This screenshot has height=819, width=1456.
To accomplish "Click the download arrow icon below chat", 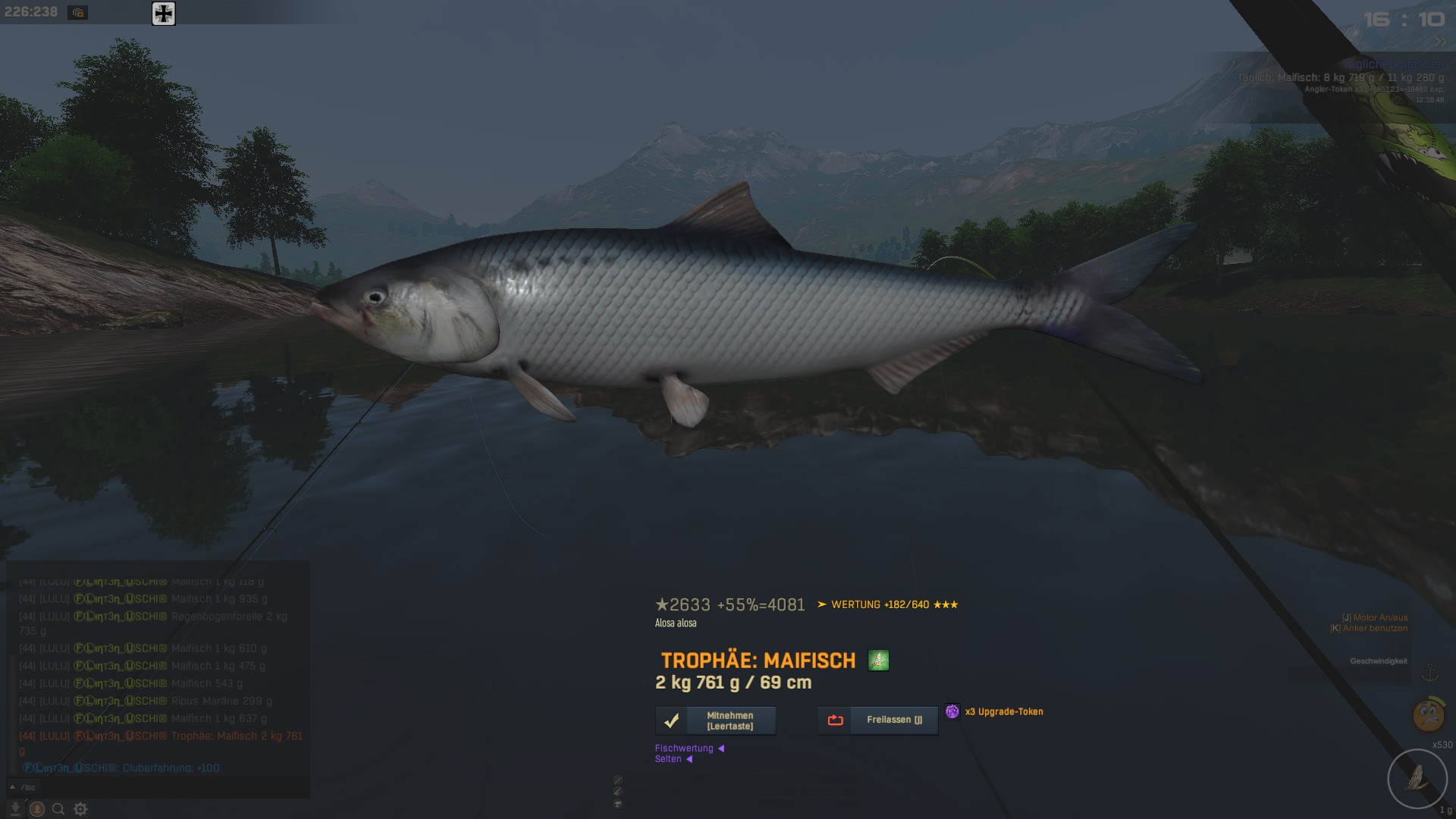I will click(15, 809).
